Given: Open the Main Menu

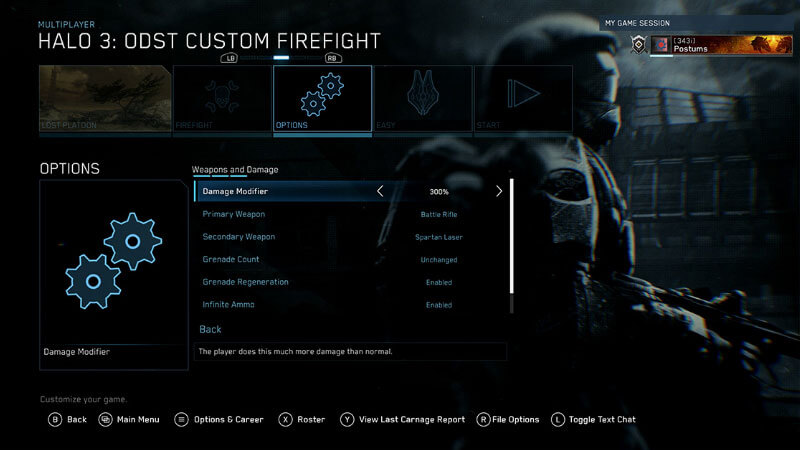Looking at the screenshot, I should (129, 420).
